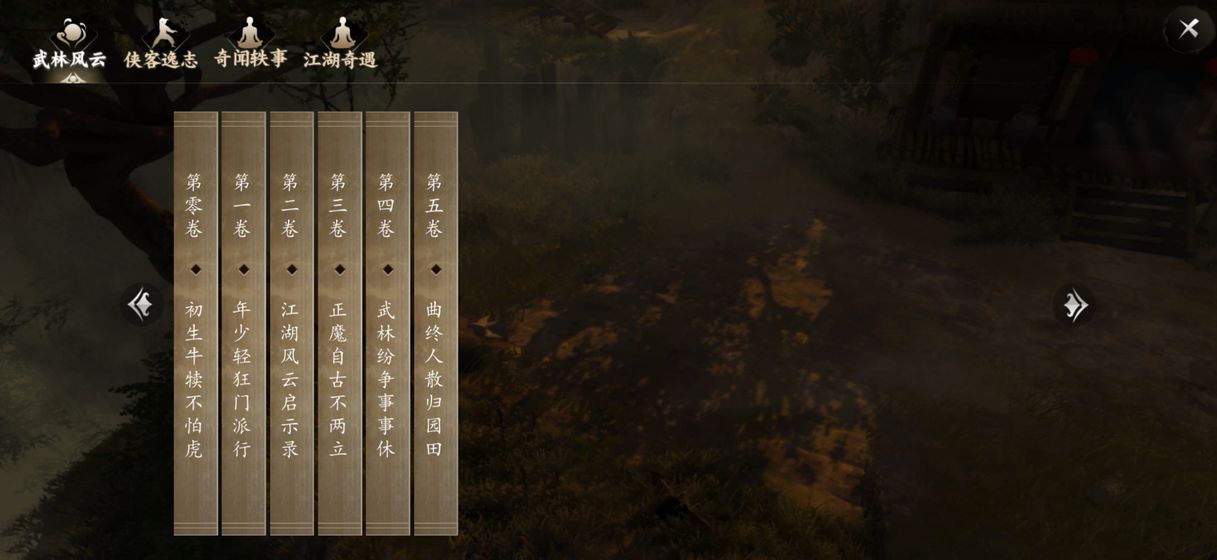Open the 侠客逸志 tab
1217x560 pixels.
pos(161,45)
